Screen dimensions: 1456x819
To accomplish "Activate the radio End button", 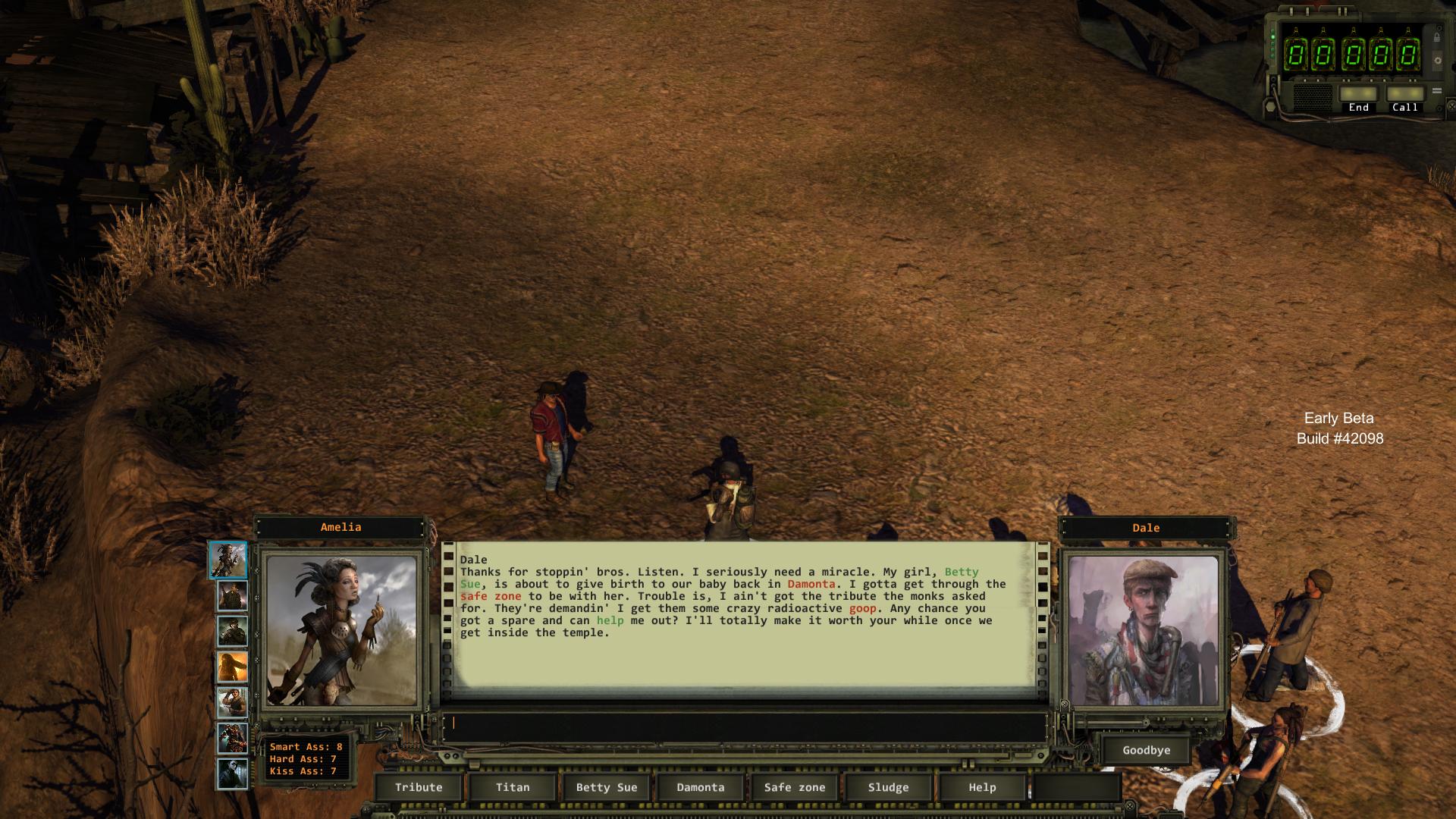I will pyautogui.click(x=1358, y=94).
